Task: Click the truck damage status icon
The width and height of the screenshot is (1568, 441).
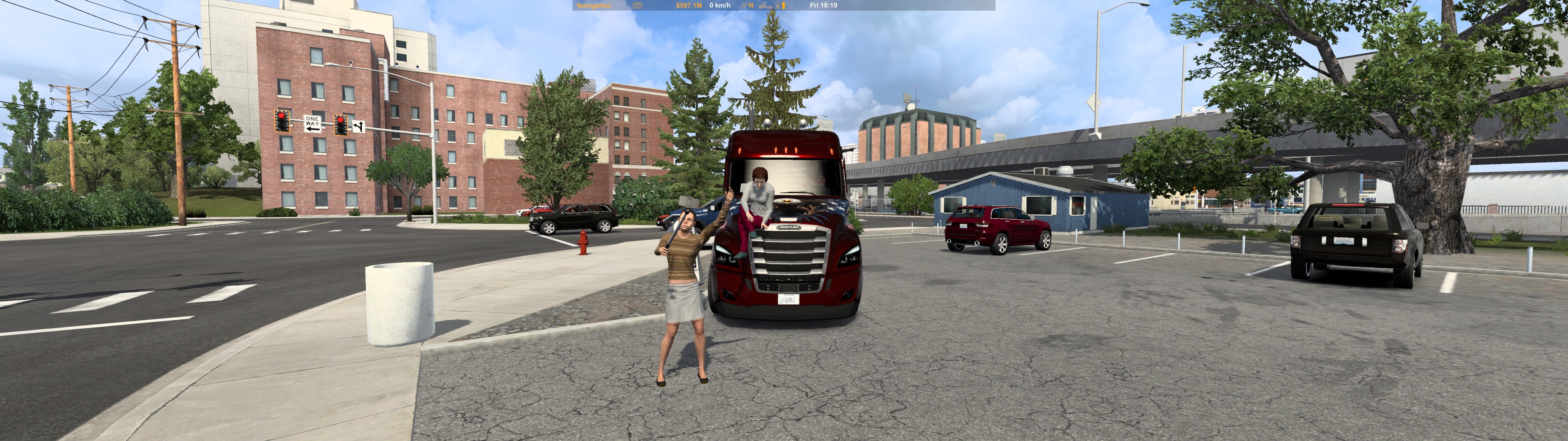Action: (766, 5)
